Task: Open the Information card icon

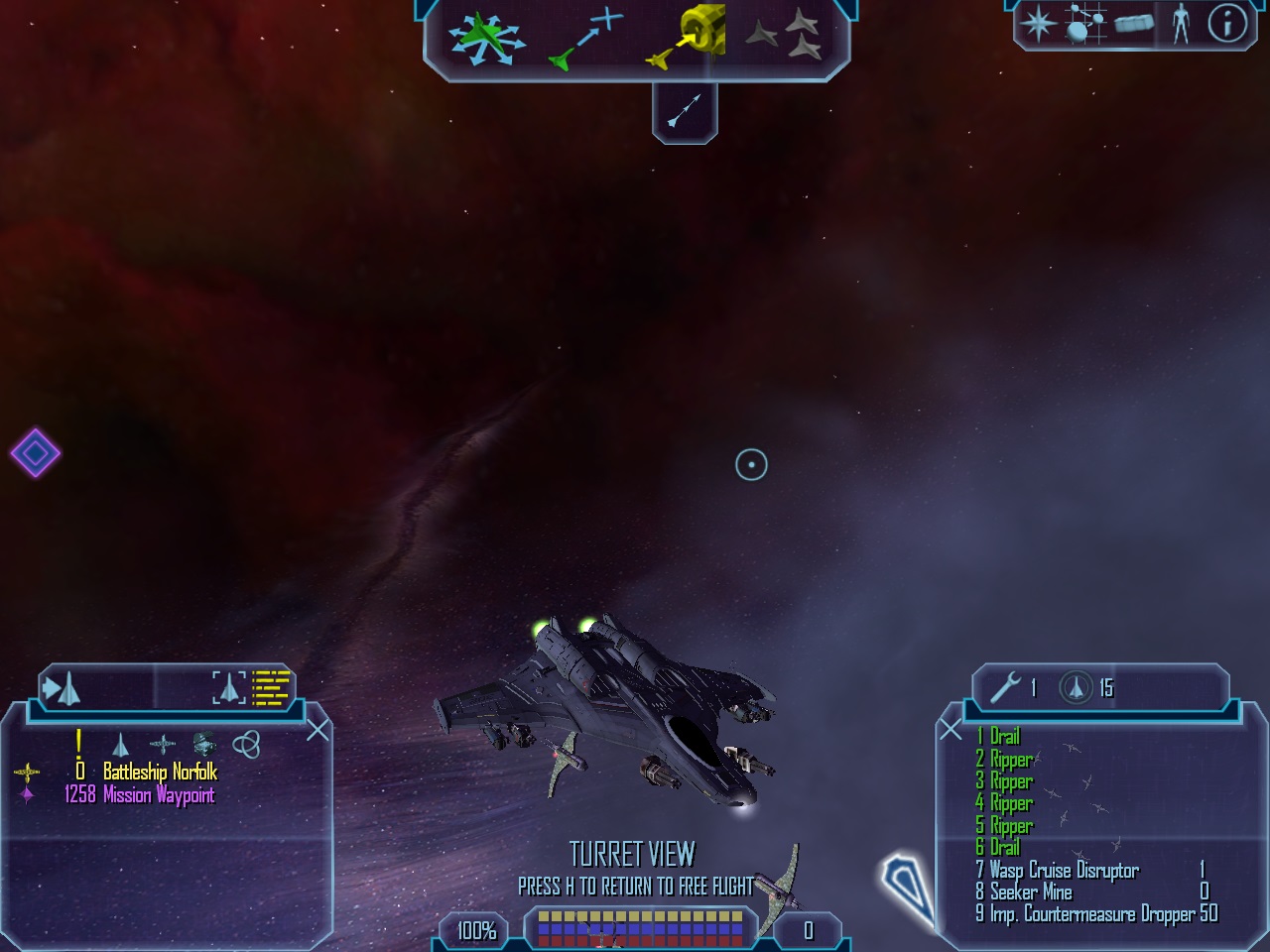Action: (x=1226, y=24)
